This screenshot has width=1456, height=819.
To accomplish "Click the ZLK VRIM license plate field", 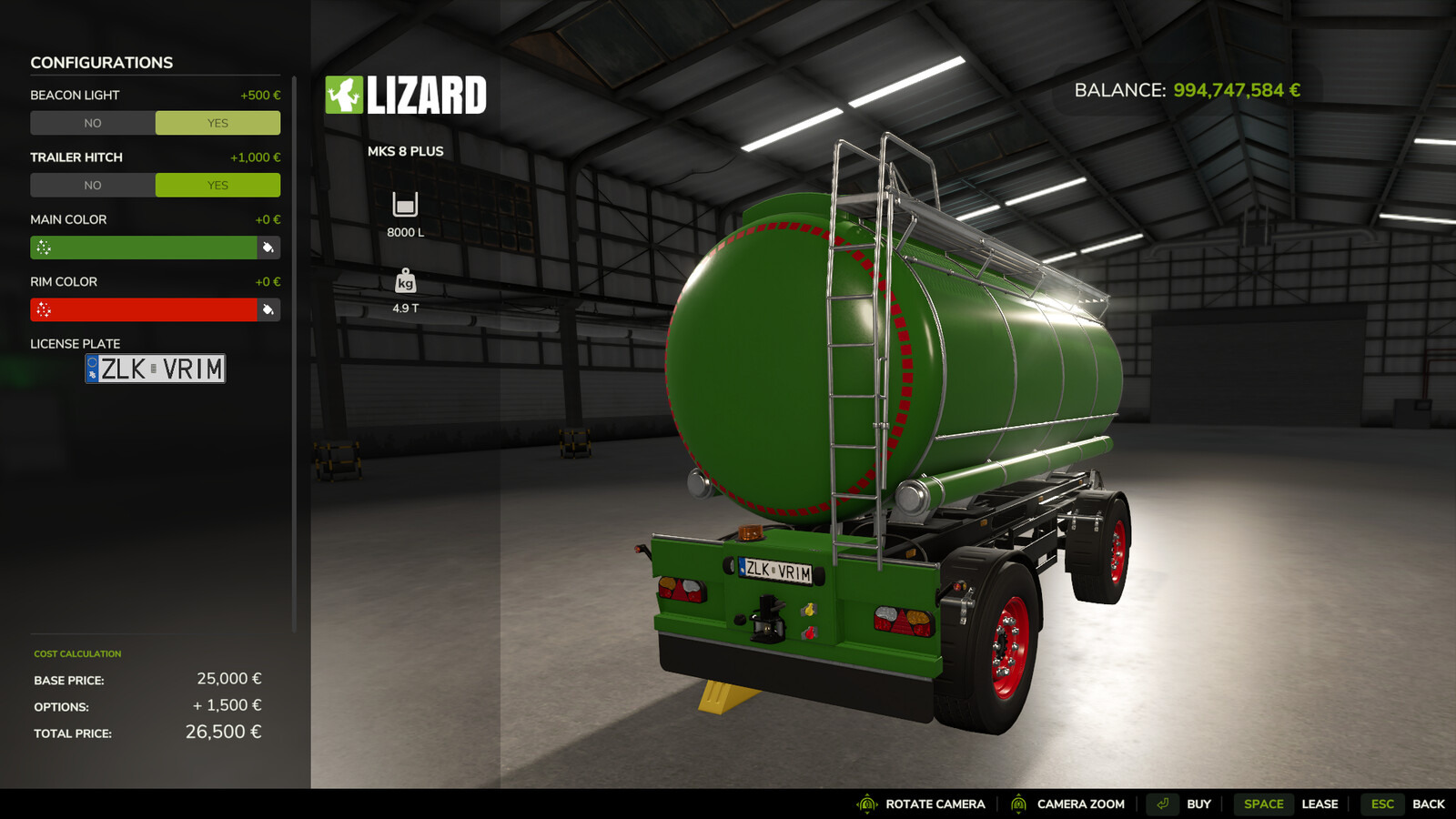I will tap(155, 369).
